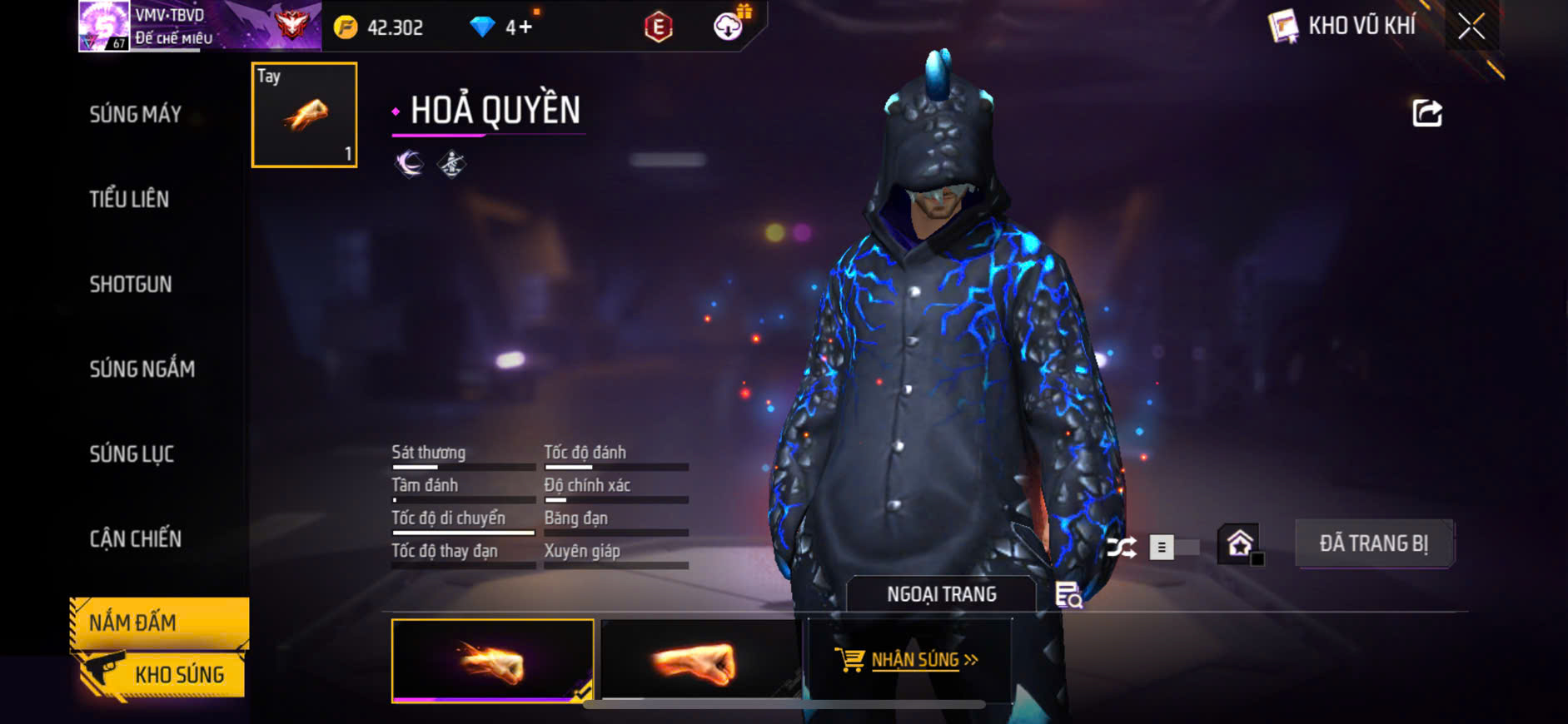Switch to the TIỂU LIÊN category
This screenshot has height=724, width=1568.
[x=130, y=200]
